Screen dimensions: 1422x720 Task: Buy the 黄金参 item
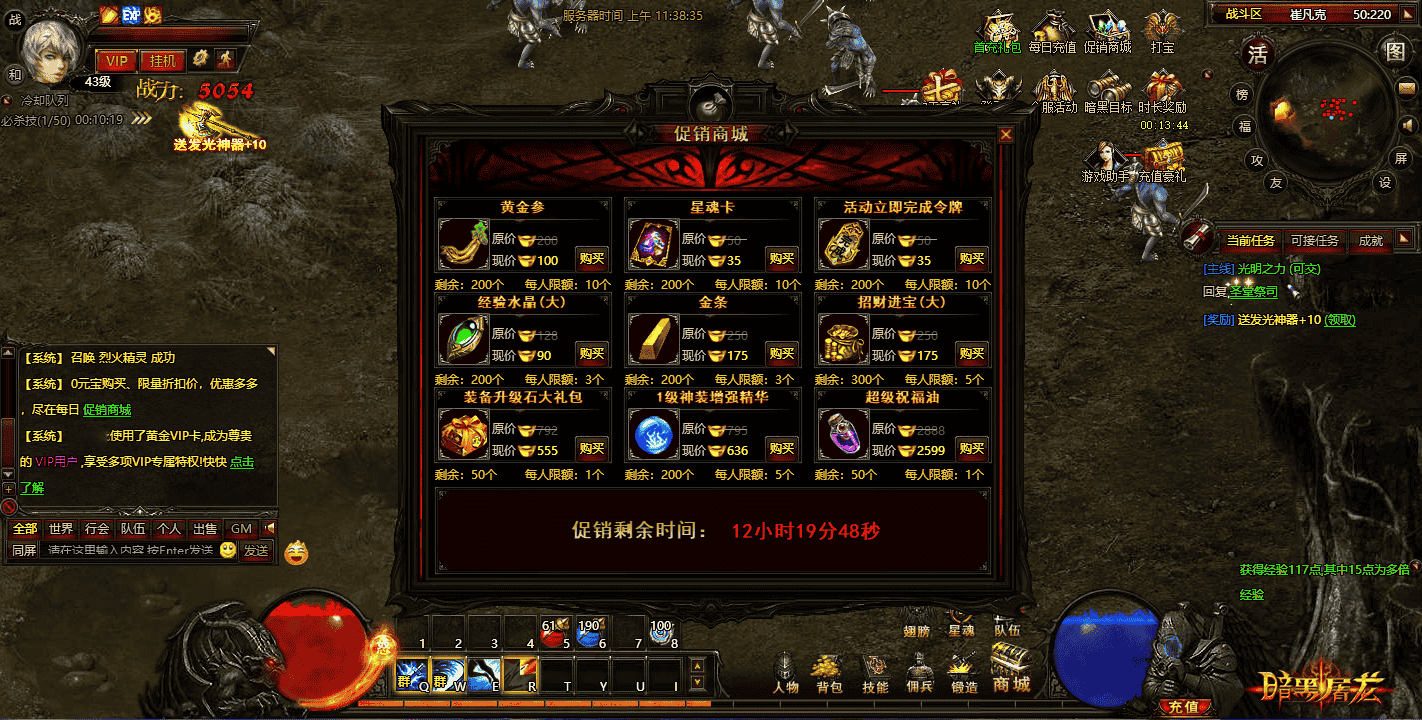tap(591, 258)
